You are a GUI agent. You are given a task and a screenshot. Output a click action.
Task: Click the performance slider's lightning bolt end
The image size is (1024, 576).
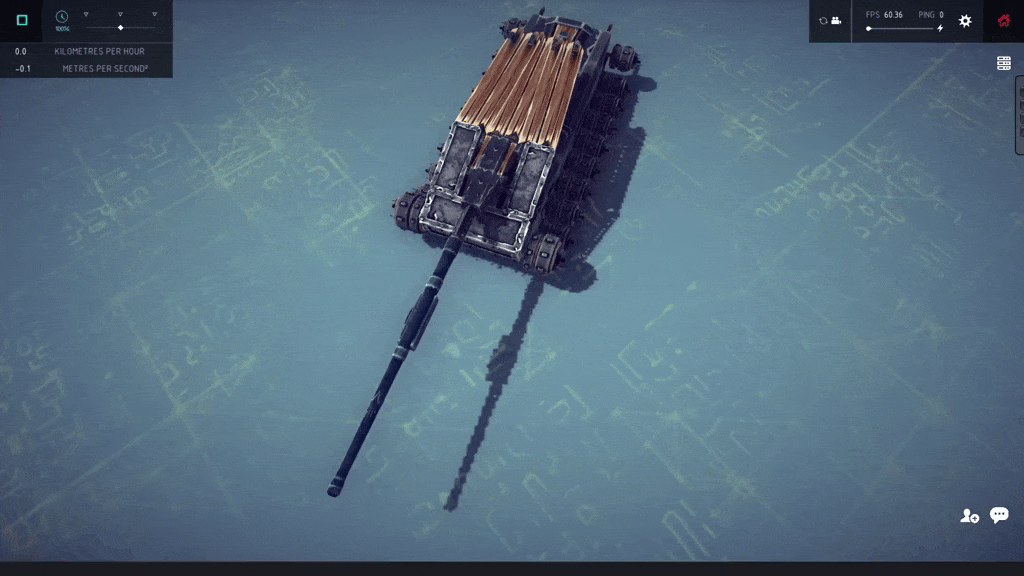[940, 29]
